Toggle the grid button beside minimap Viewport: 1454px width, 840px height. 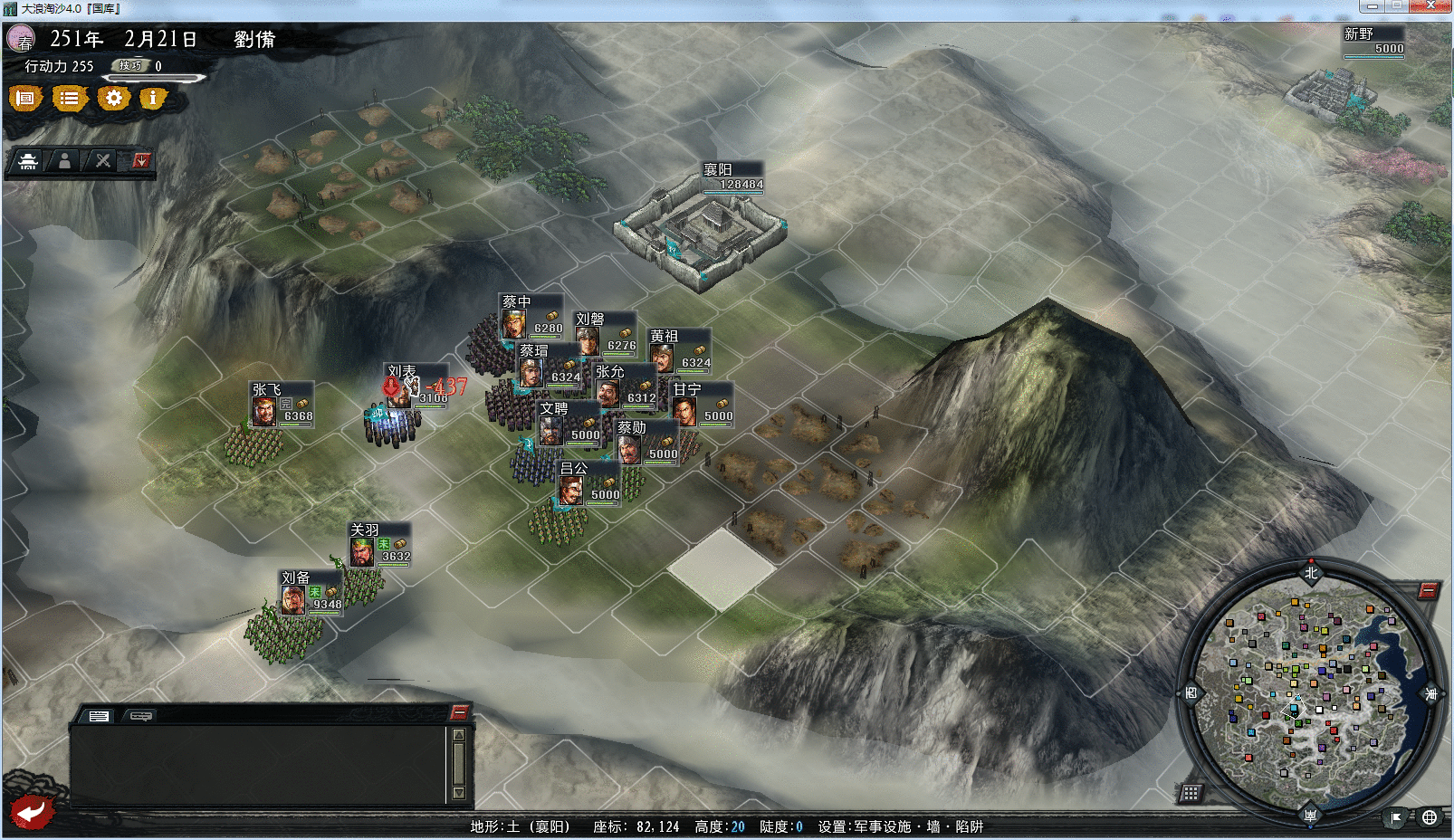click(x=1191, y=793)
